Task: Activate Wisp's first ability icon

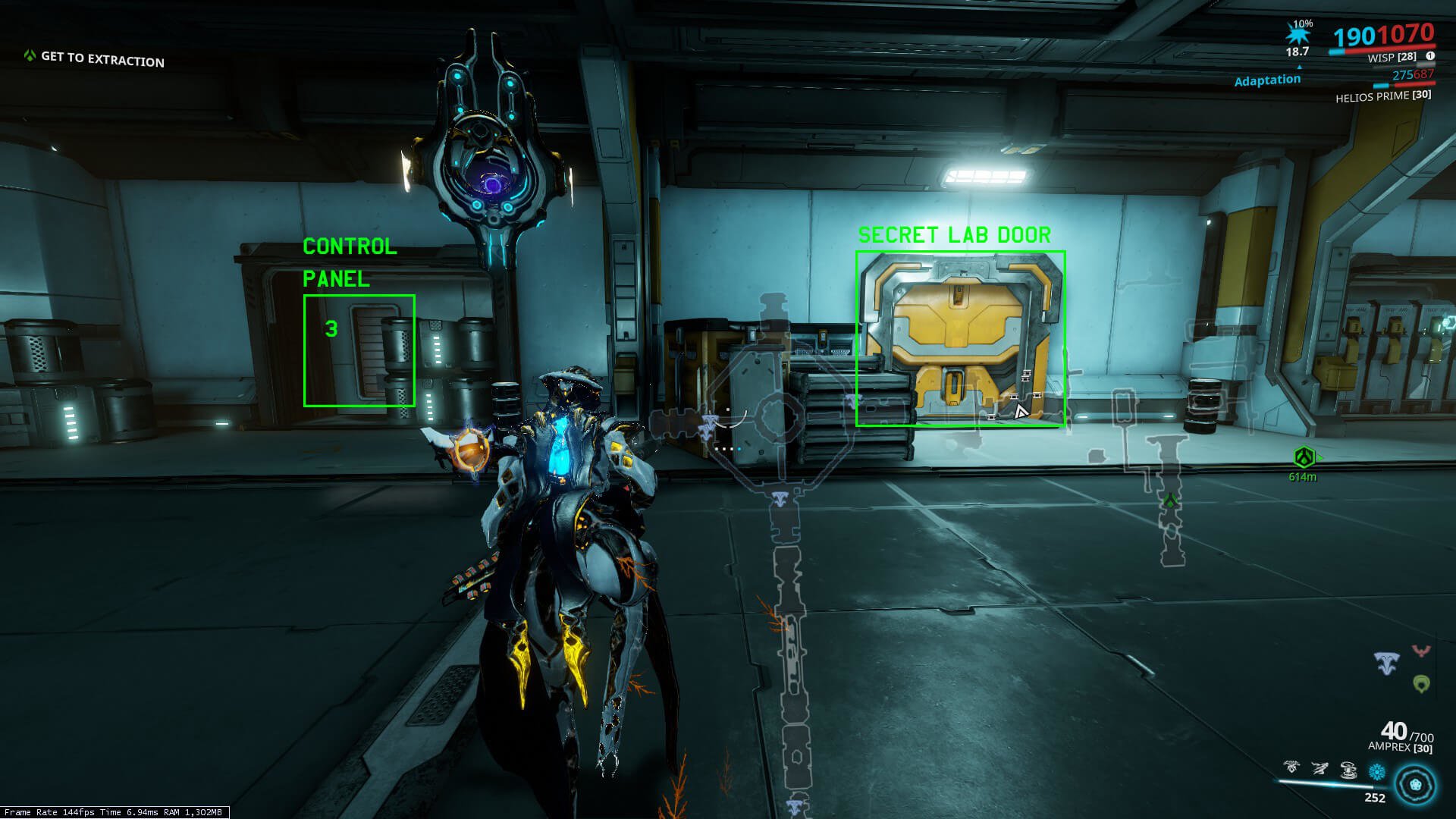Action: tap(1291, 768)
